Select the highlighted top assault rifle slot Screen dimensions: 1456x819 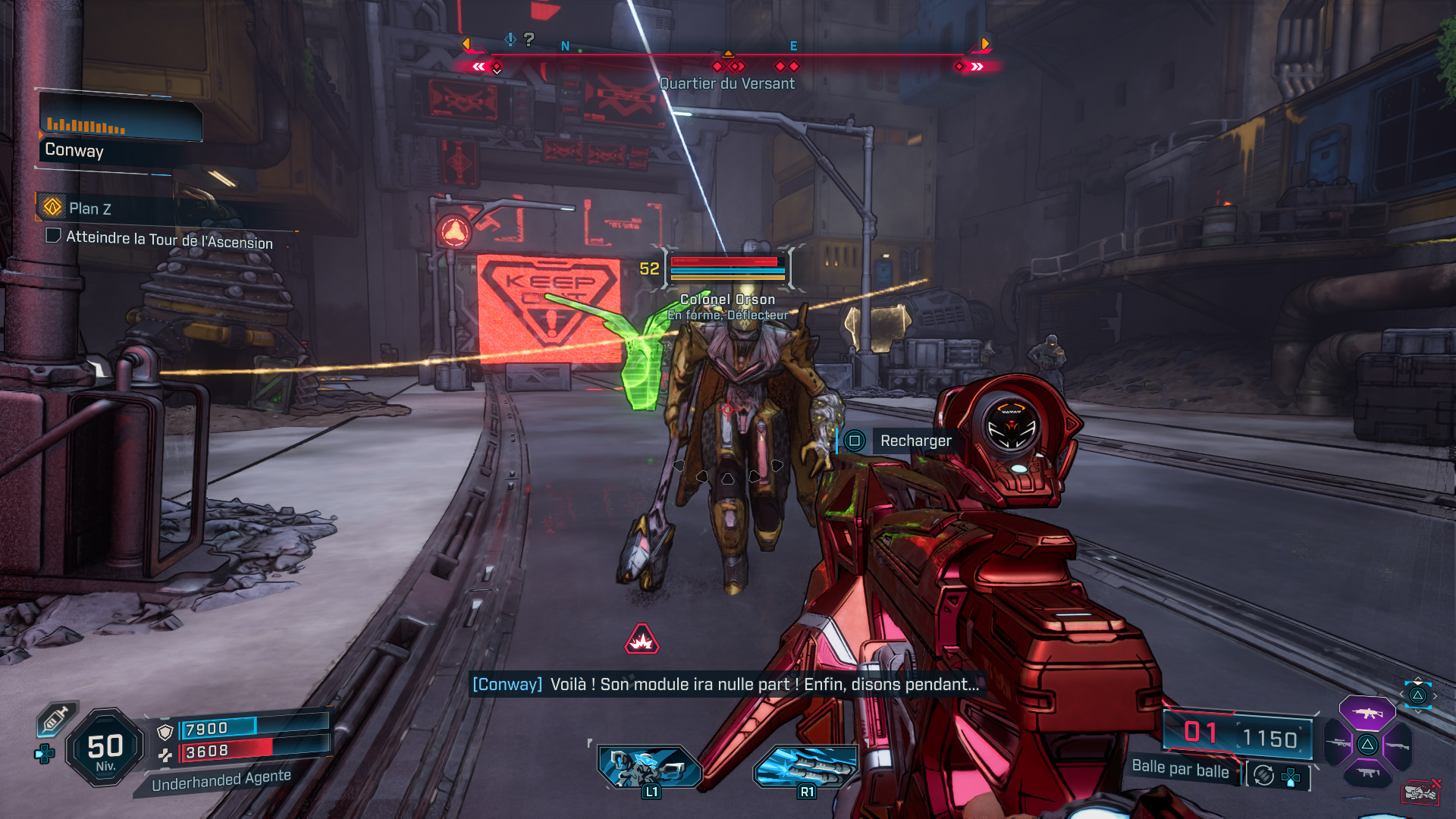pyautogui.click(x=1367, y=713)
